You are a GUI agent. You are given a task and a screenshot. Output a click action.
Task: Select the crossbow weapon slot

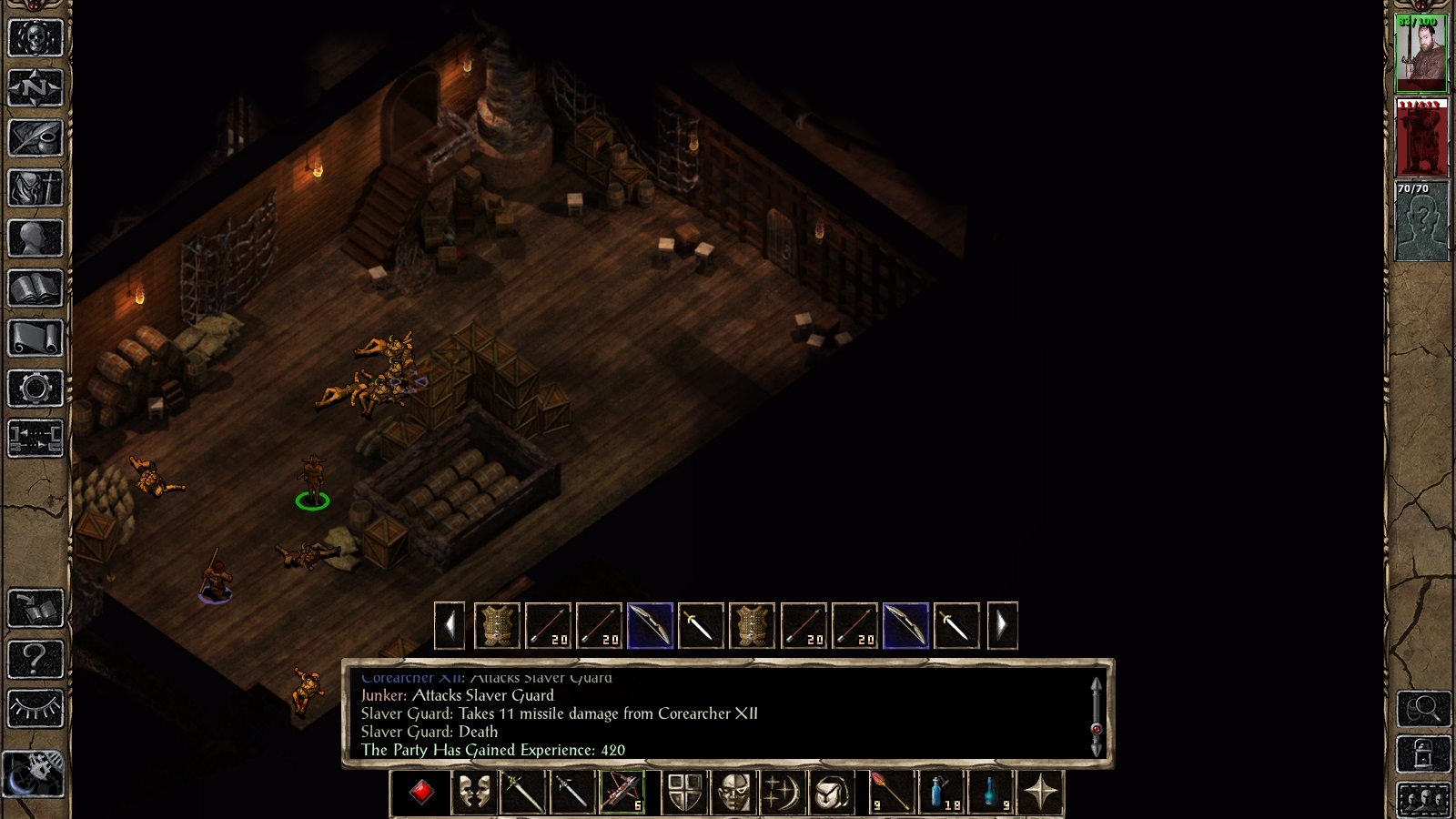(x=622, y=793)
